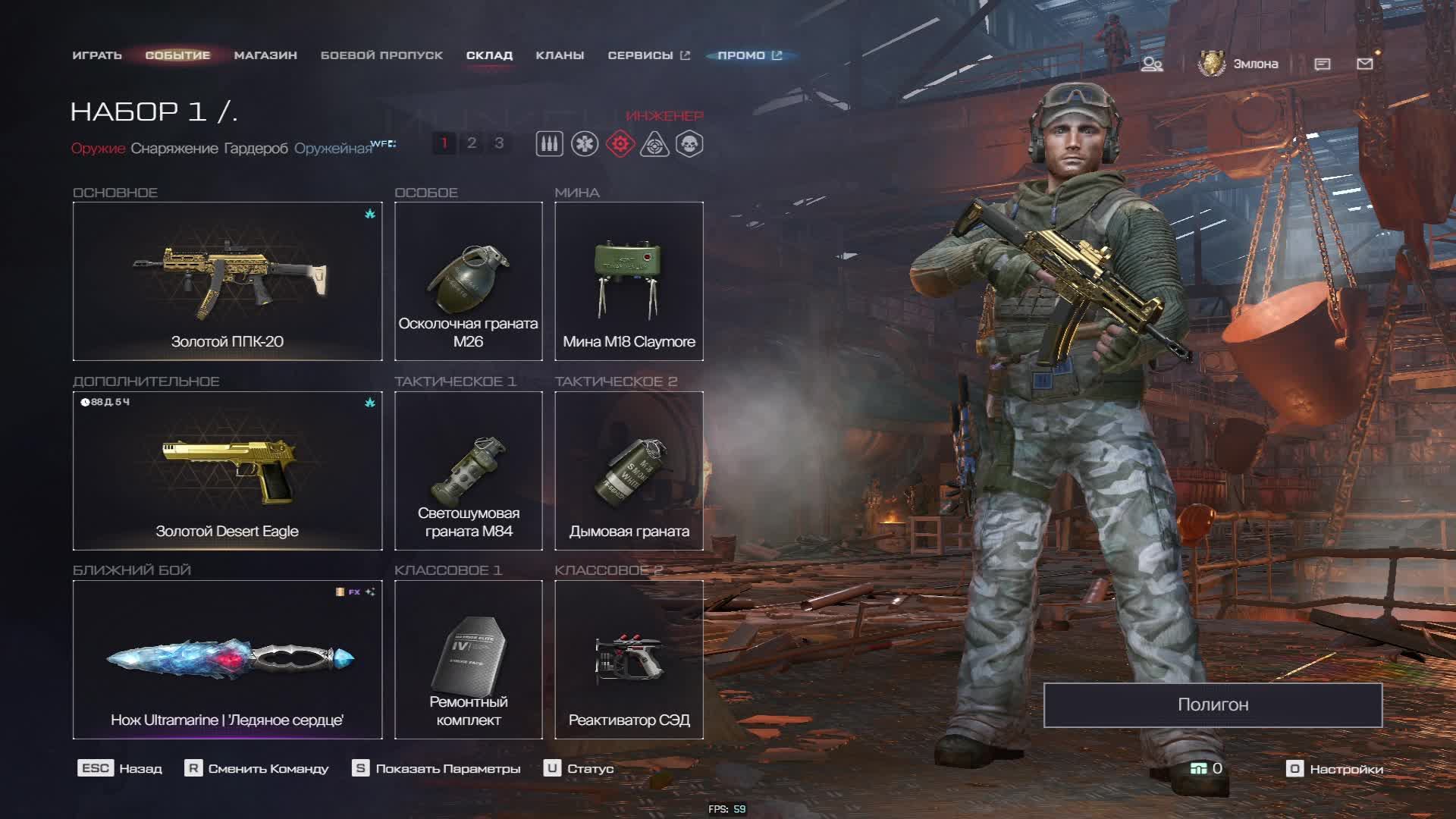Image resolution: width=1456 pixels, height=819 pixels.
Task: Show the Оружейная tab
Action: (333, 149)
